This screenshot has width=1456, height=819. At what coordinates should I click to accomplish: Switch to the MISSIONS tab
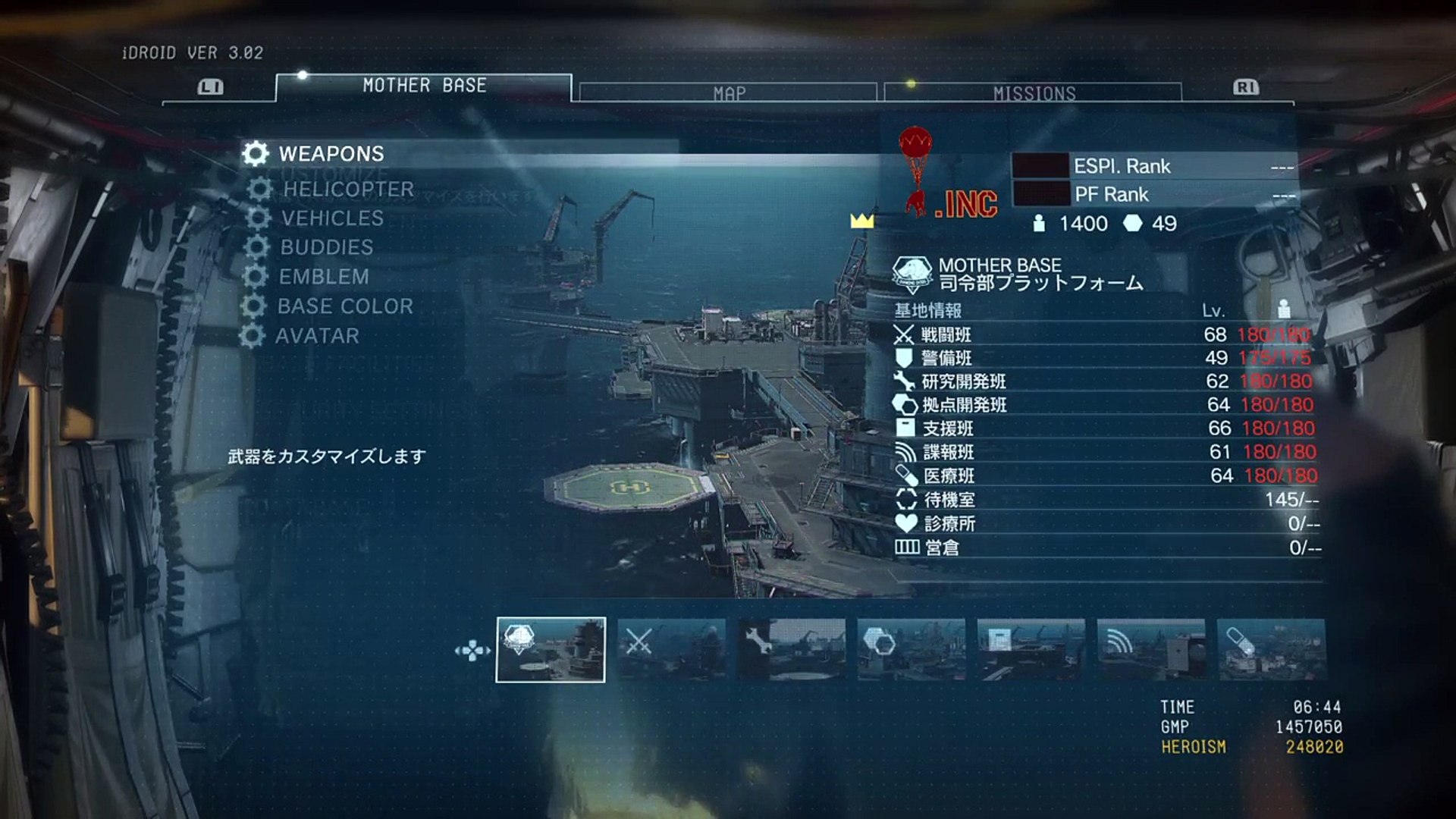tap(1034, 93)
